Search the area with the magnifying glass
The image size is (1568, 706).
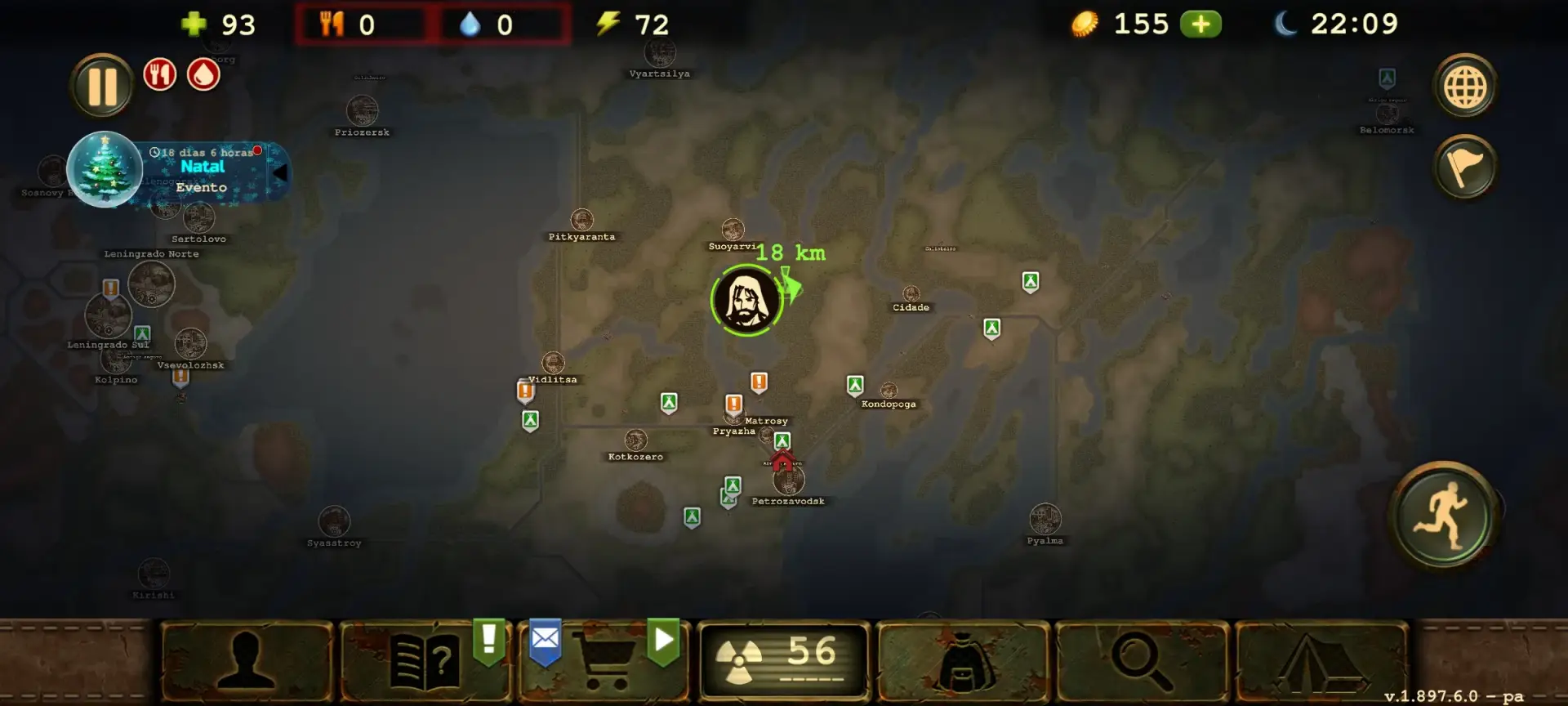tap(1142, 662)
